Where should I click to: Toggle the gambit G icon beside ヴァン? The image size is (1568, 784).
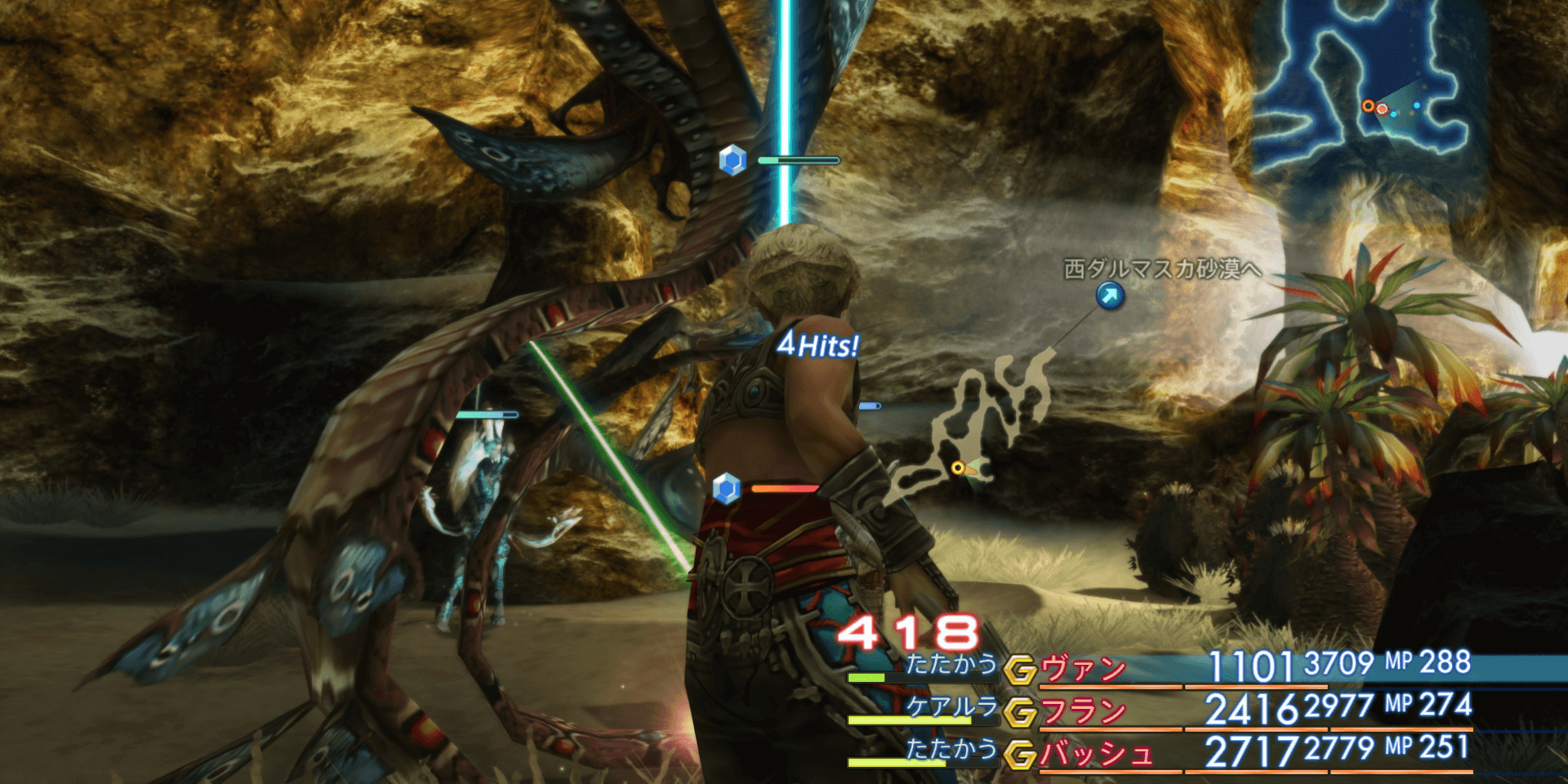1019,670
